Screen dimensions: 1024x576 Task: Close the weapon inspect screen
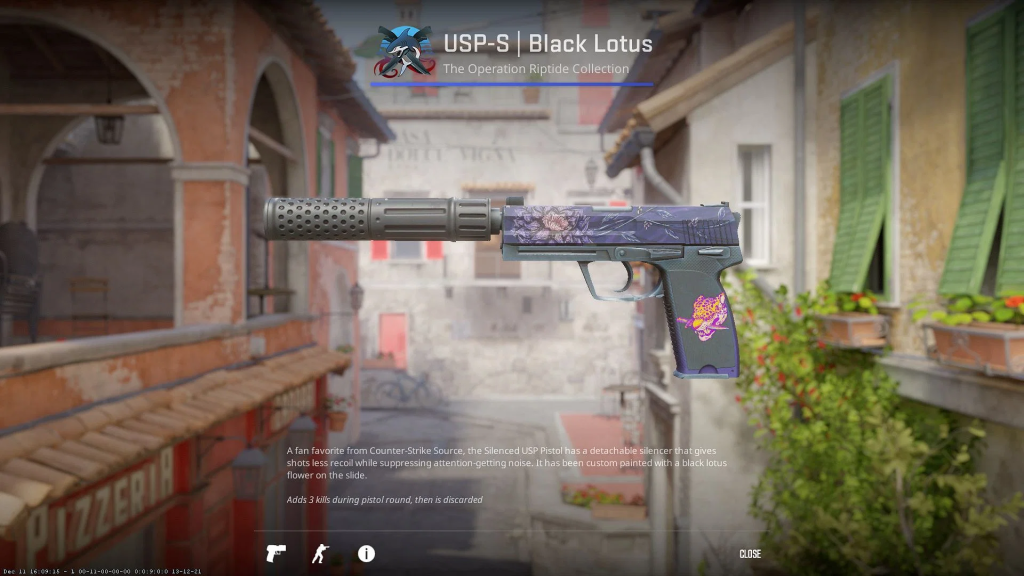click(750, 554)
